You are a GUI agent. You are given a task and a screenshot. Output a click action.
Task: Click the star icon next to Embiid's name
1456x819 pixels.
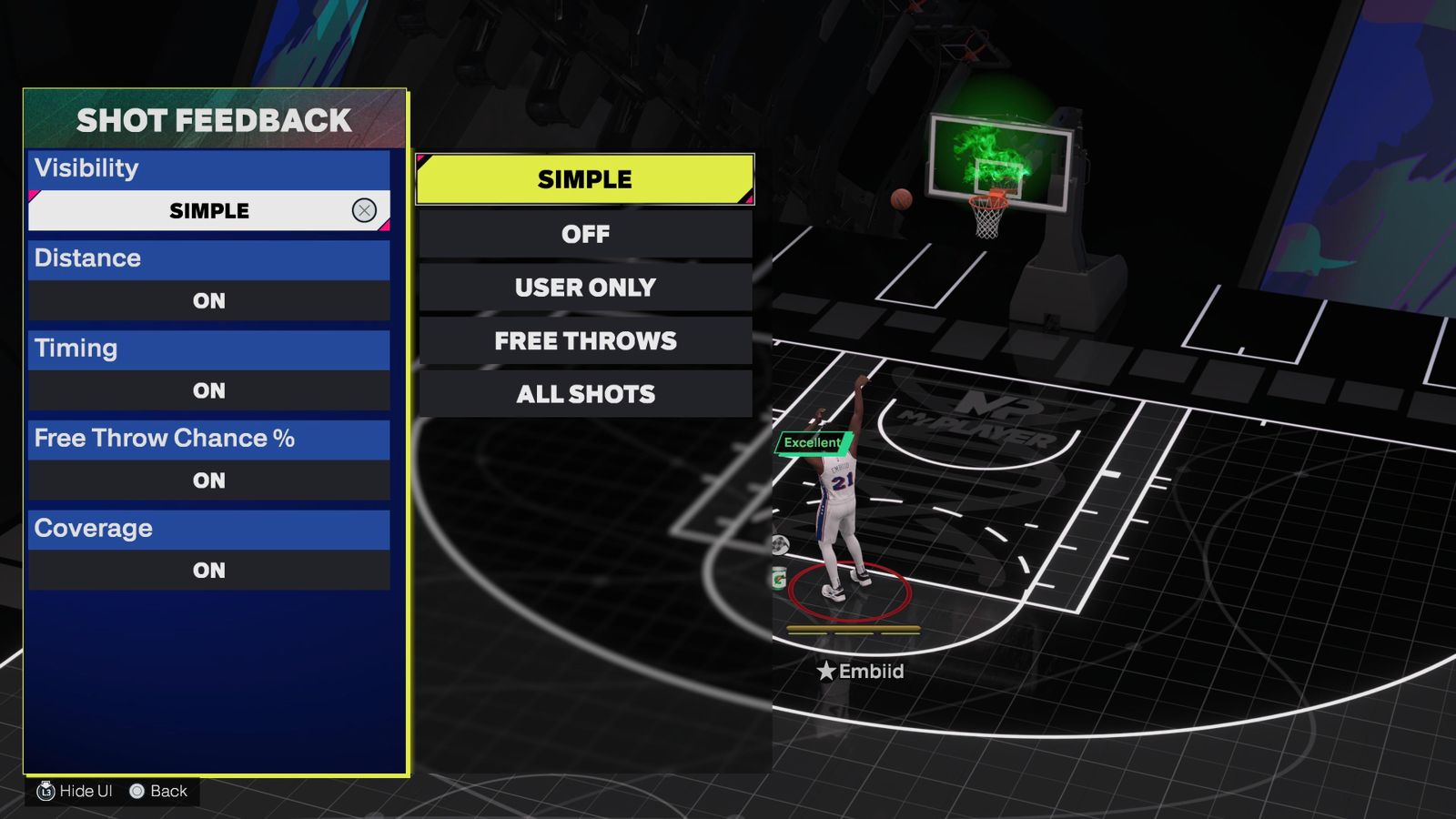[824, 672]
